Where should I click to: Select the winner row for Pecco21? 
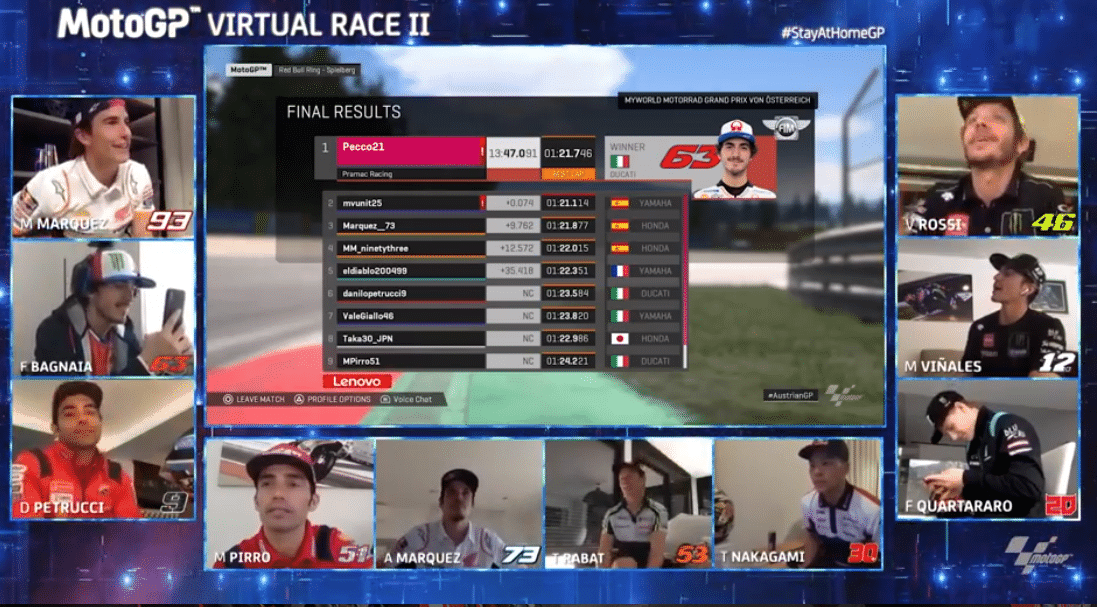point(411,153)
